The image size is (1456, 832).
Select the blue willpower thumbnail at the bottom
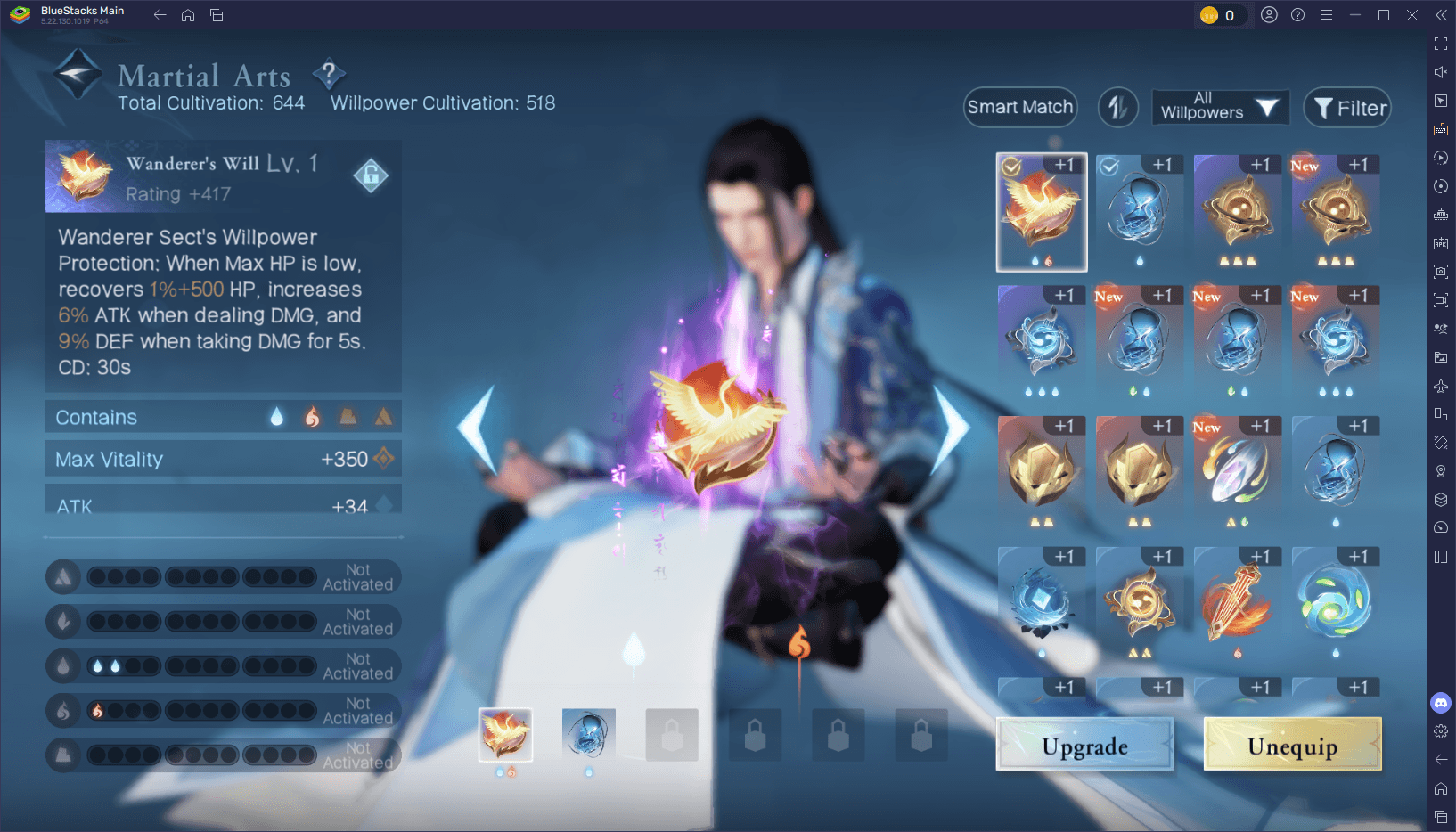(x=588, y=733)
